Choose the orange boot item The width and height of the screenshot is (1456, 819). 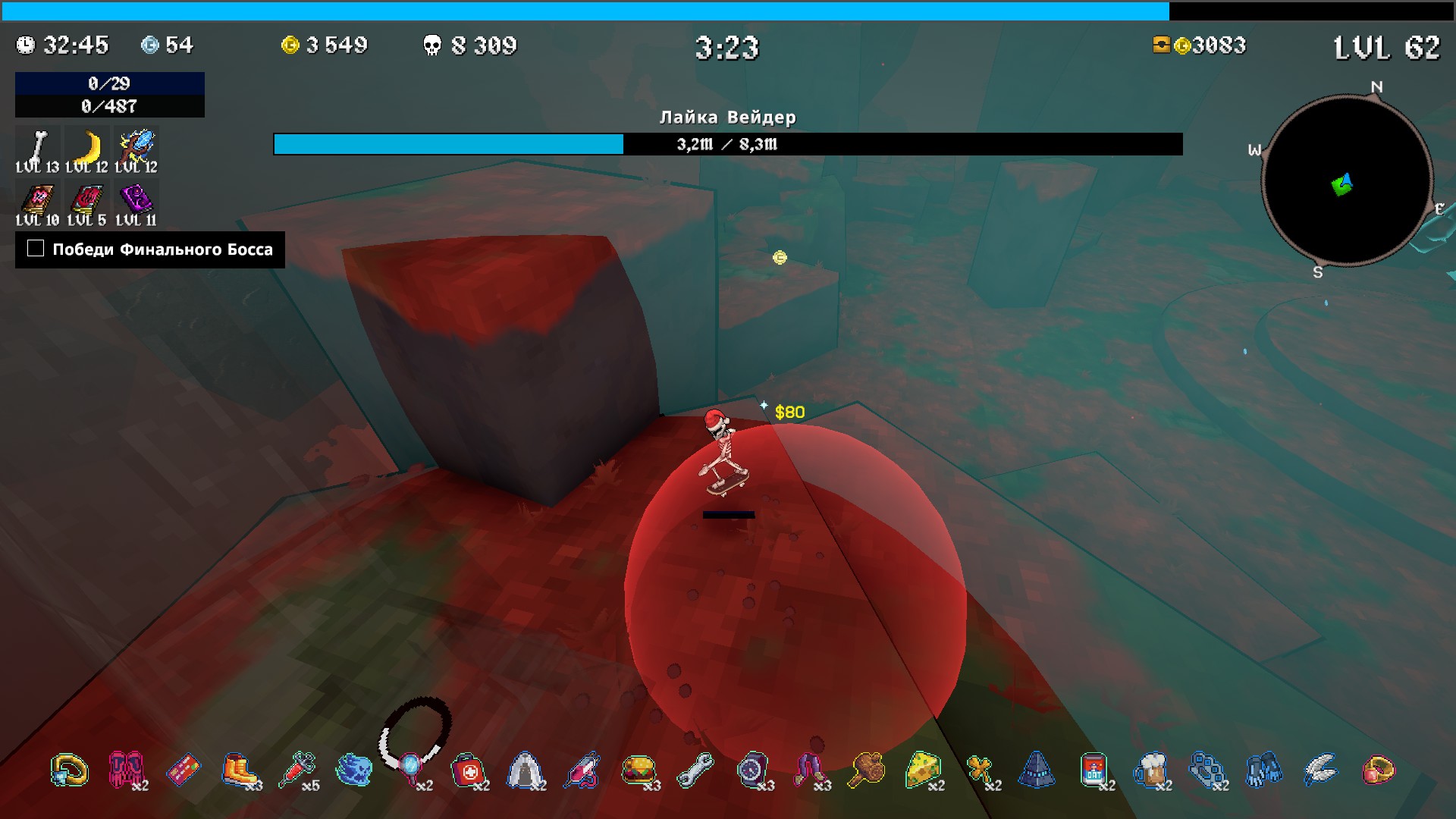[x=239, y=770]
